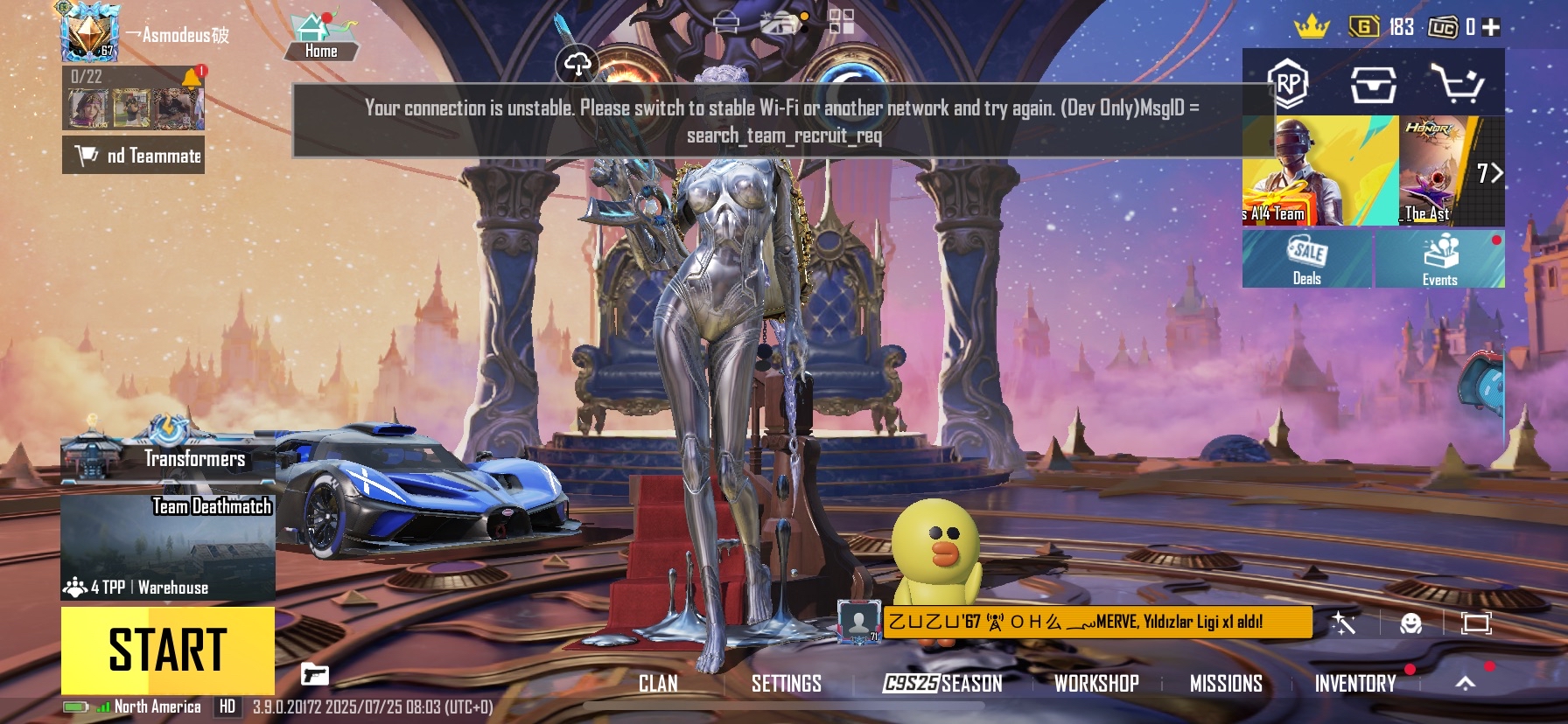
Task: Open the shop cart icon
Action: click(x=1456, y=84)
